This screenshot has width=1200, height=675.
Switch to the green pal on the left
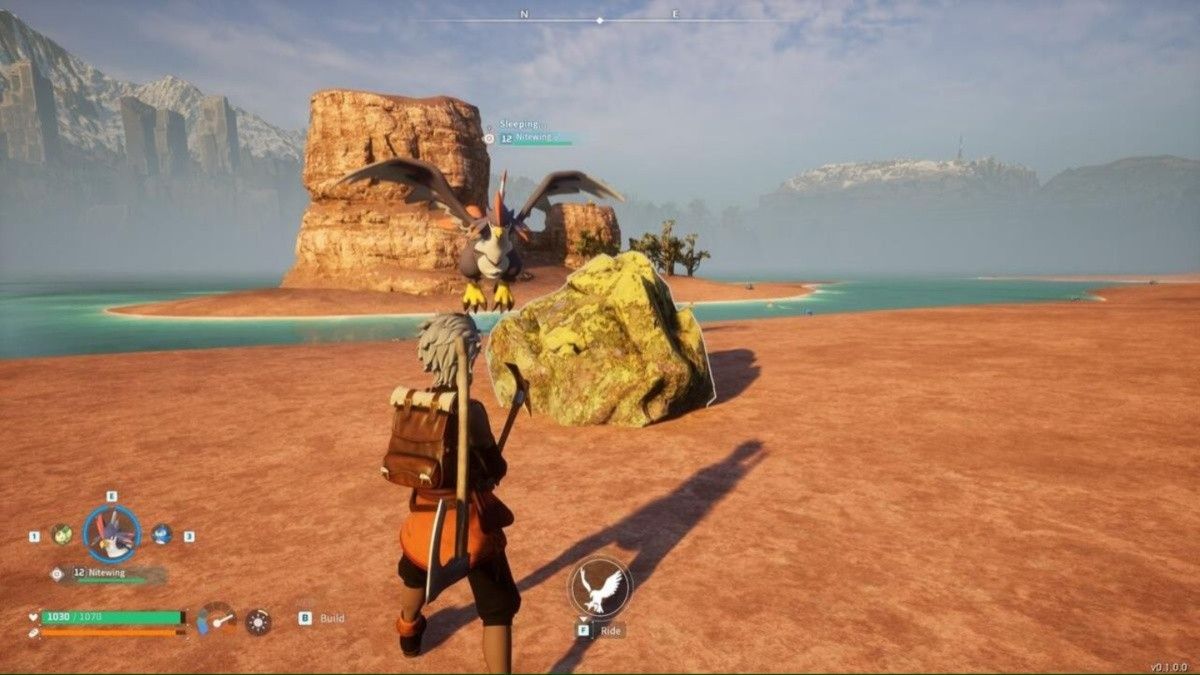point(62,534)
